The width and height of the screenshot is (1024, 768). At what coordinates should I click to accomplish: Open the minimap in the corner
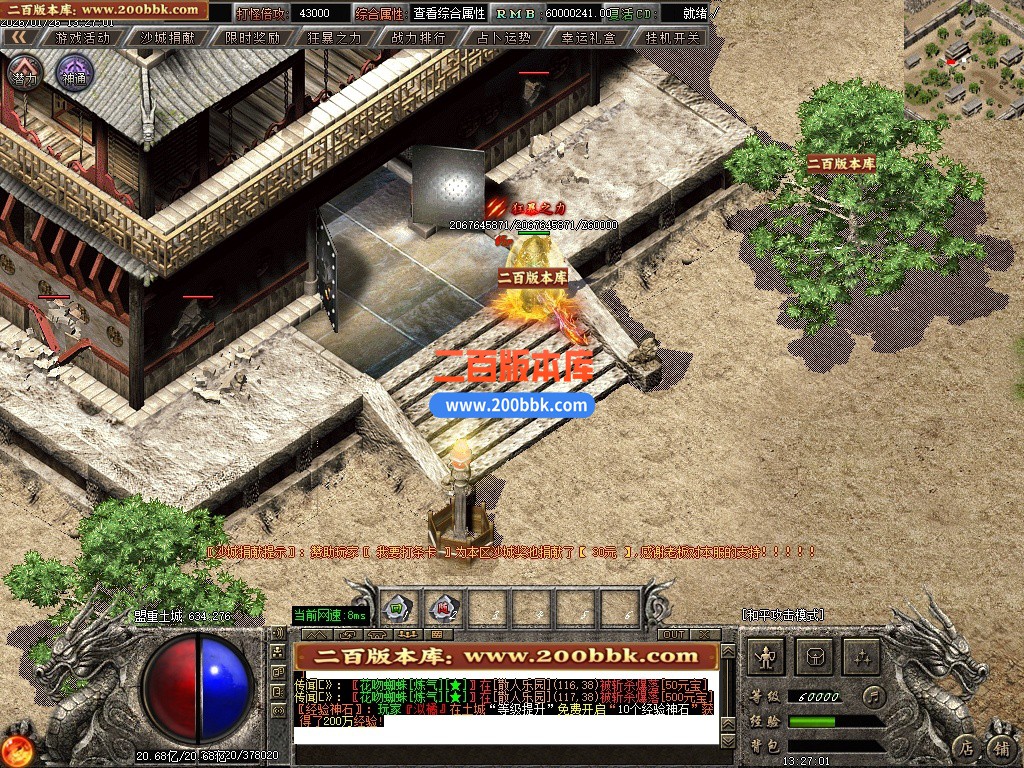tap(964, 59)
